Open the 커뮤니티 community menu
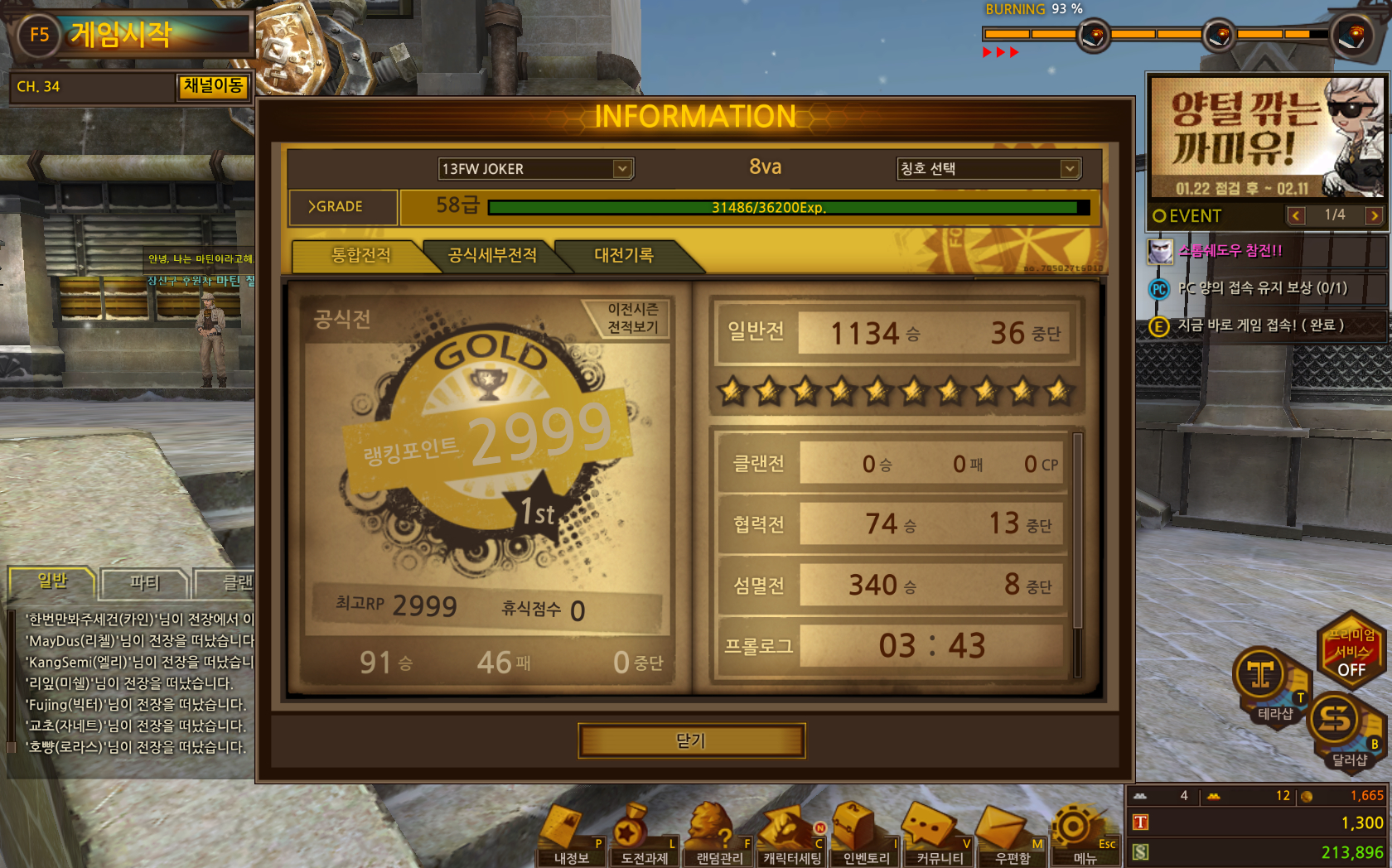The height and width of the screenshot is (868, 1392). pos(940,838)
